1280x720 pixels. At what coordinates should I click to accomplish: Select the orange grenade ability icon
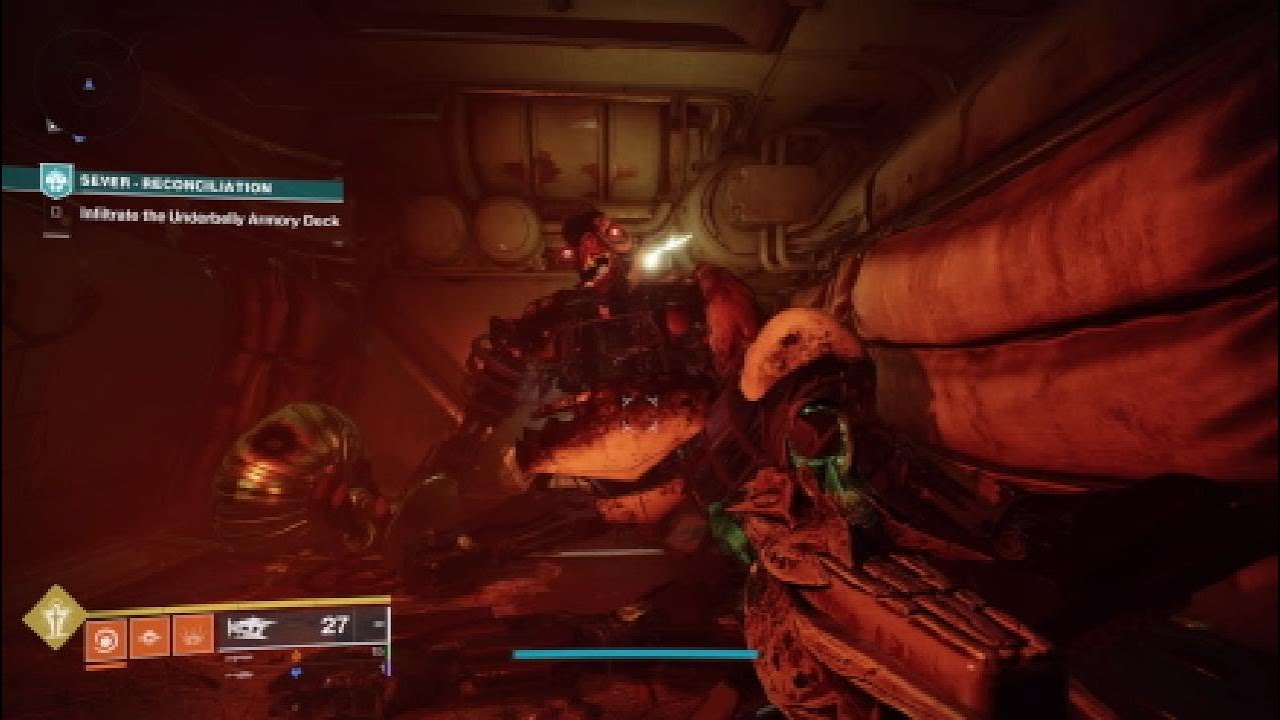coord(105,636)
